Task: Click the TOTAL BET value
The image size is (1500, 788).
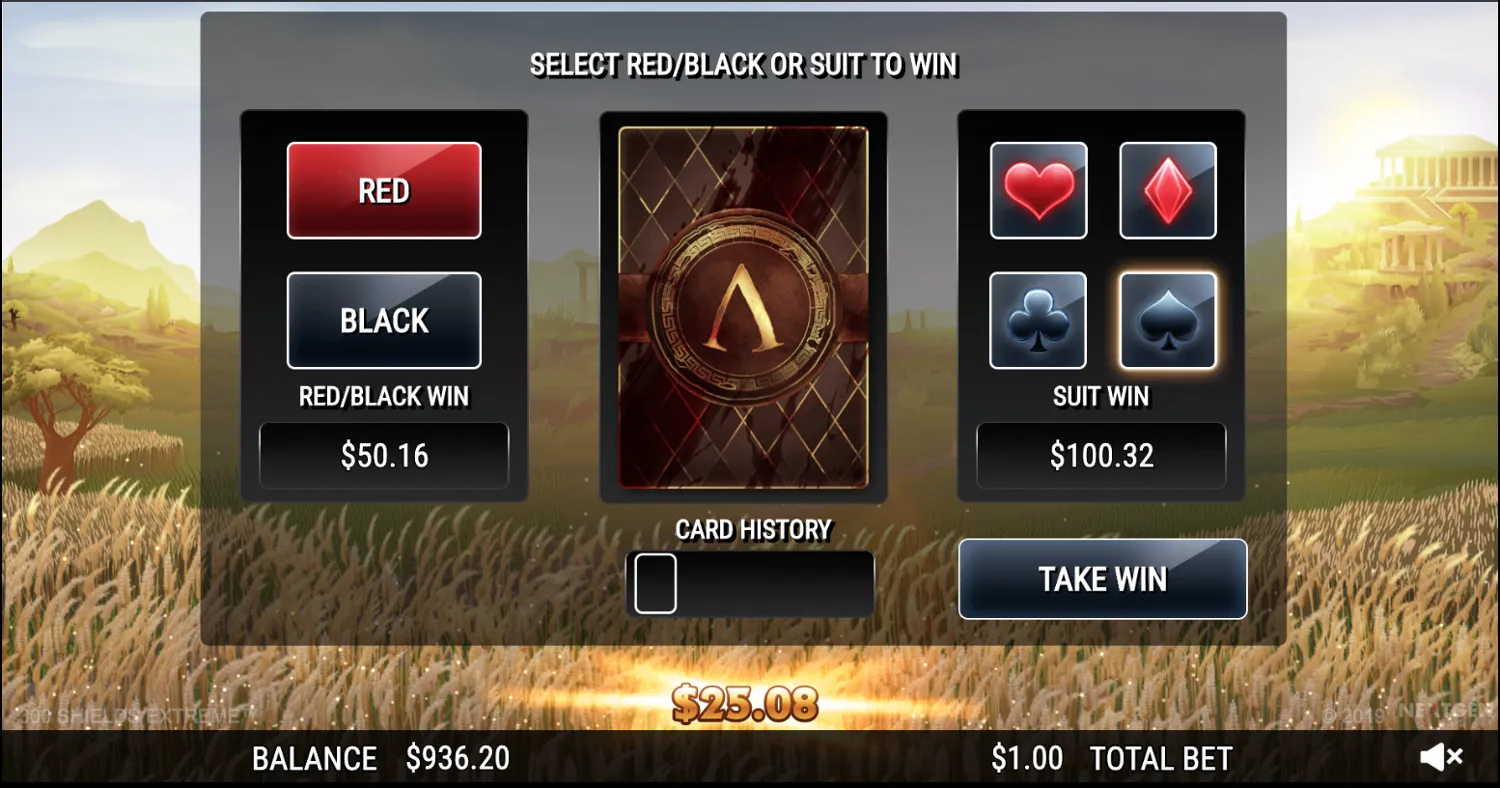Action: click(1027, 757)
